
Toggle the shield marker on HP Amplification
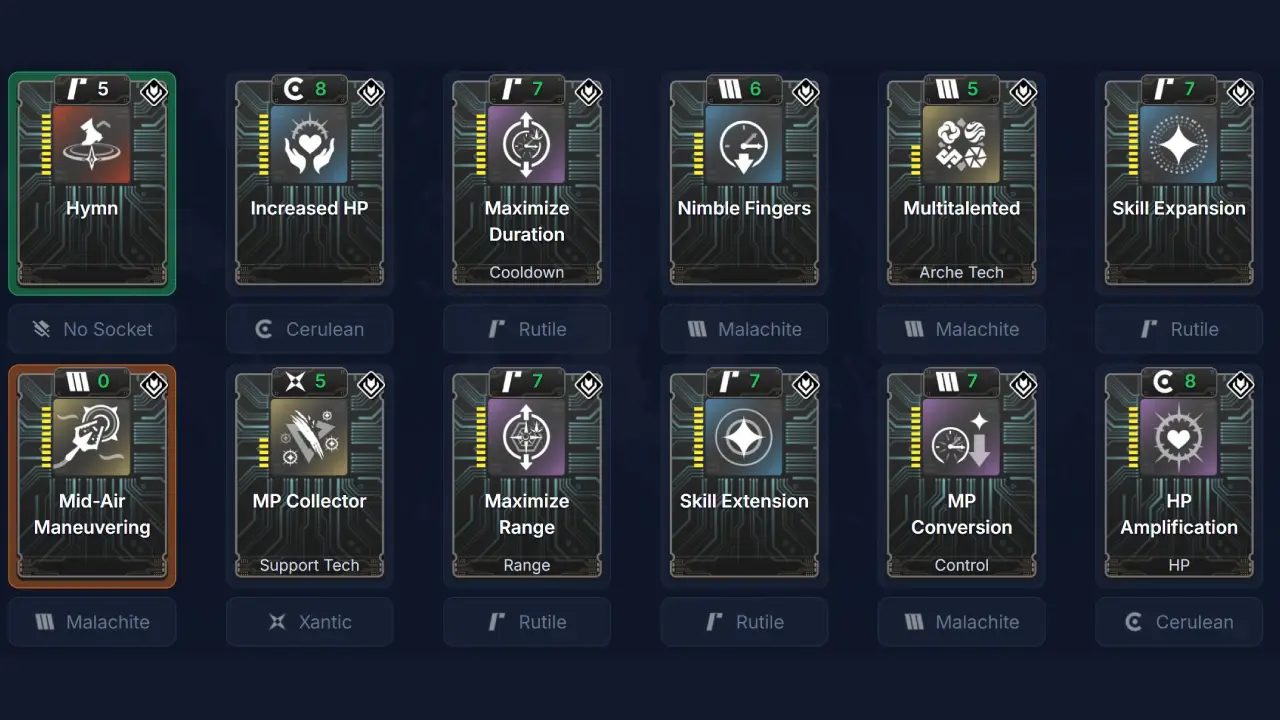[1240, 385]
